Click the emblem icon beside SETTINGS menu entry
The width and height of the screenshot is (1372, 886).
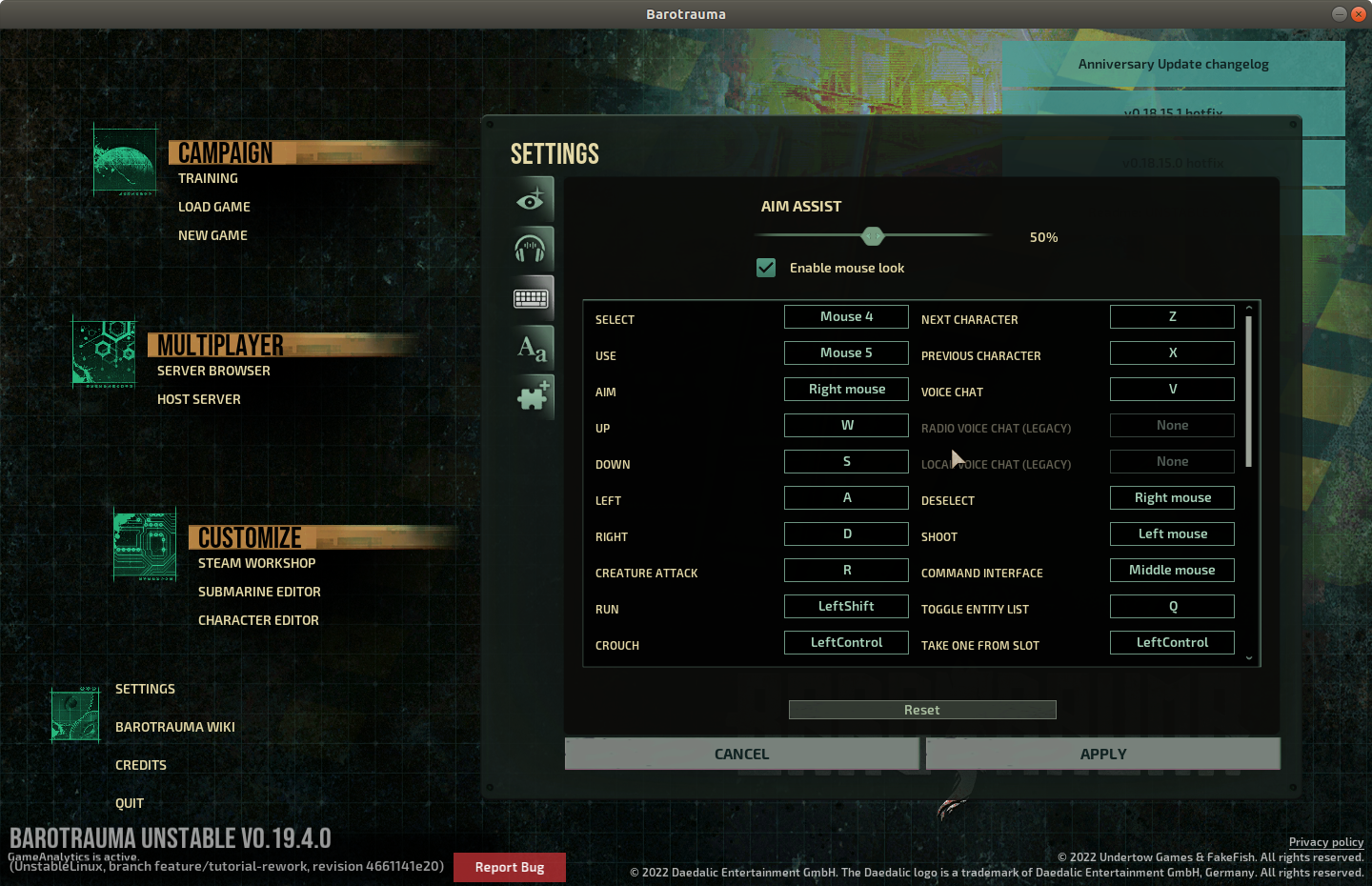[x=74, y=714]
